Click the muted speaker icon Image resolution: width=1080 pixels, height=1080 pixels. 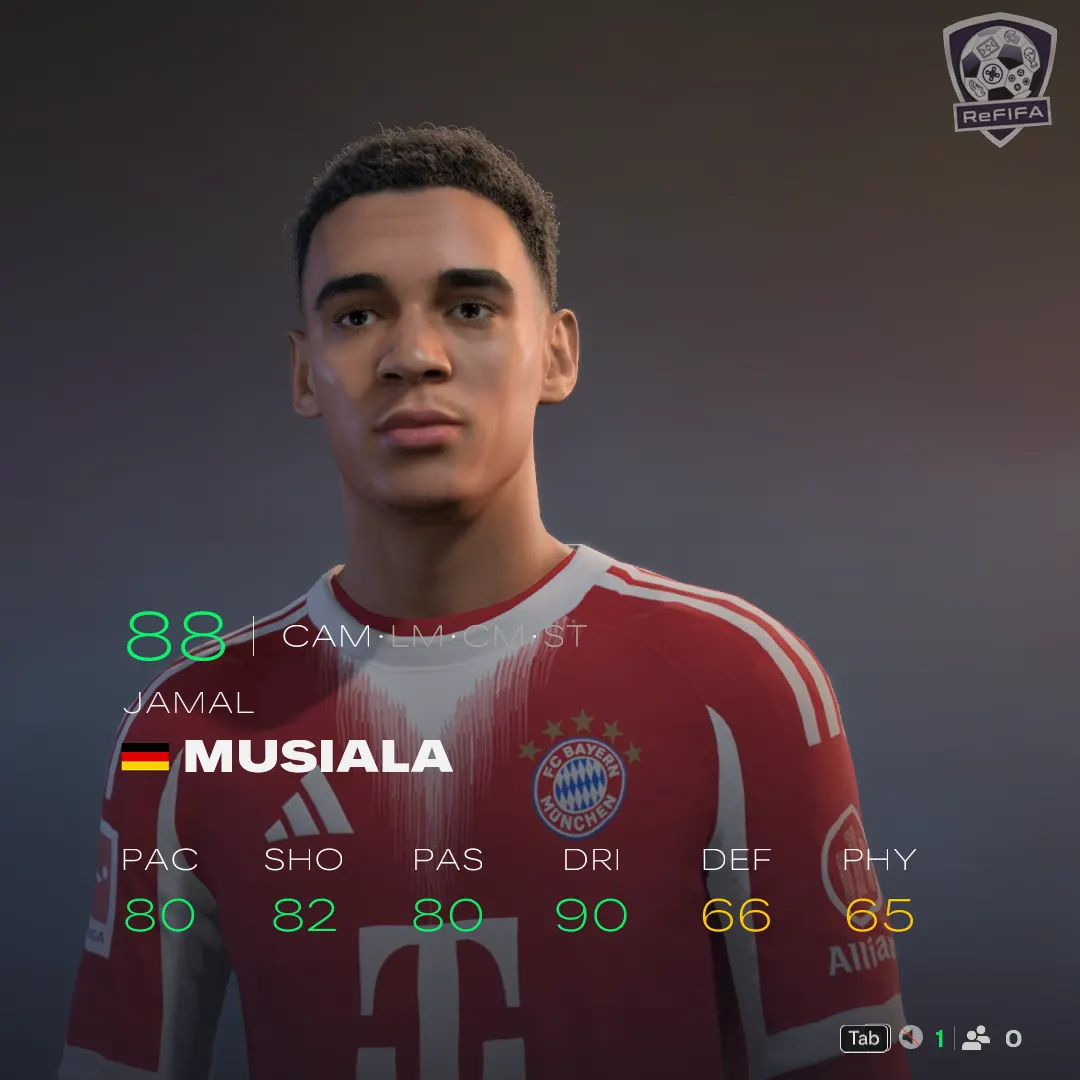coord(910,1038)
